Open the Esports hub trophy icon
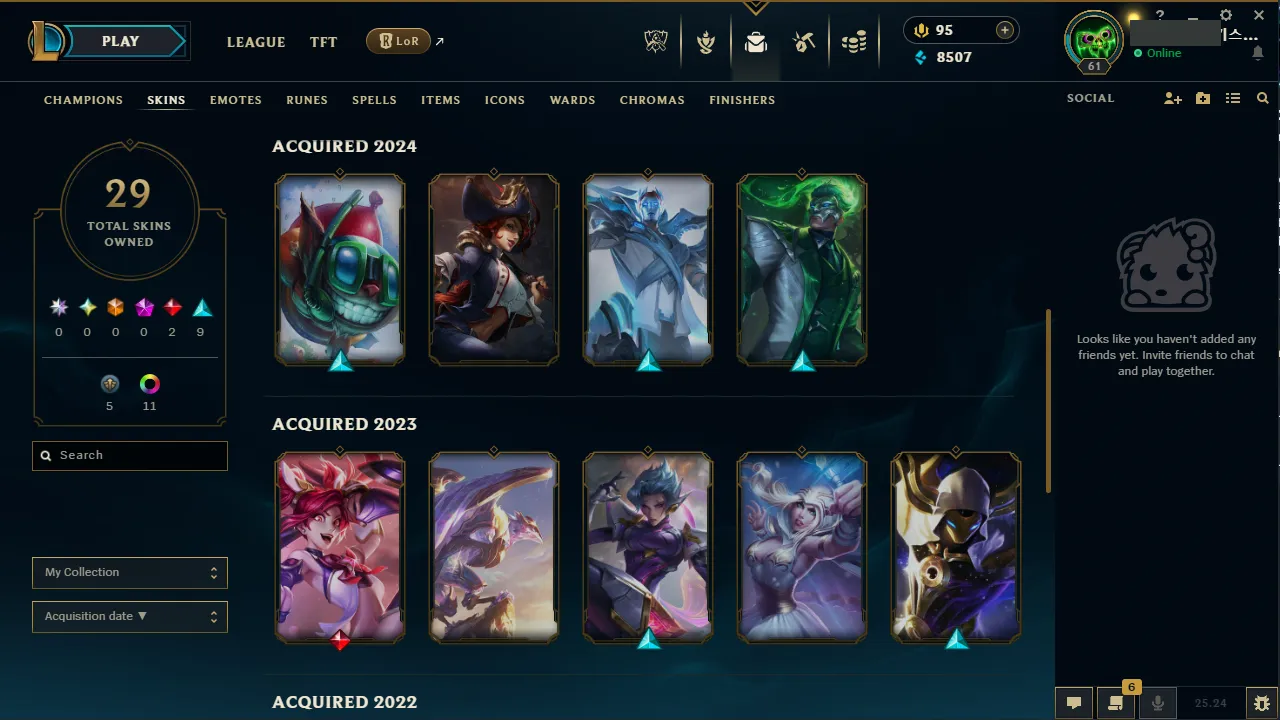This screenshot has width=1280, height=720. [655, 41]
